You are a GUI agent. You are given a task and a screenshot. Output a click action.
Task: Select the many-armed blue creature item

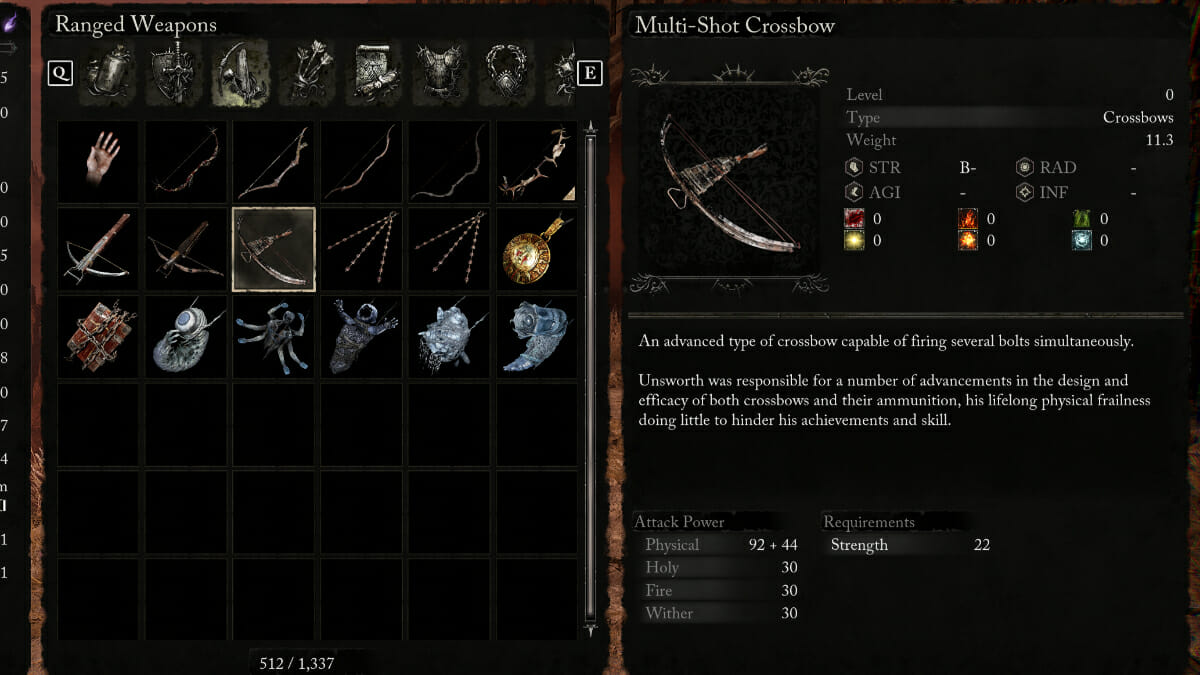pos(274,338)
